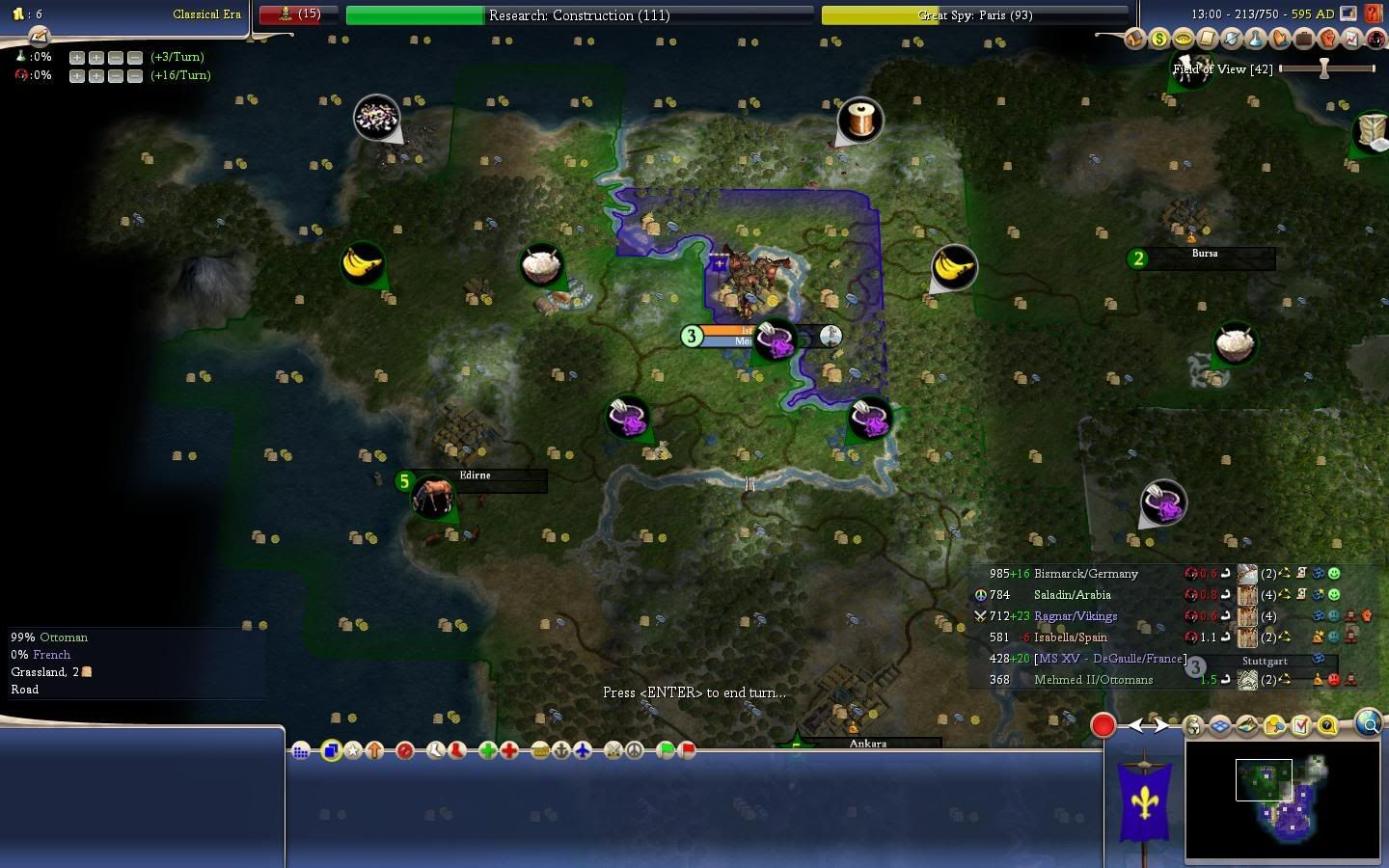
Task: Open the Domestic Advisor house icon
Action: (1135, 39)
